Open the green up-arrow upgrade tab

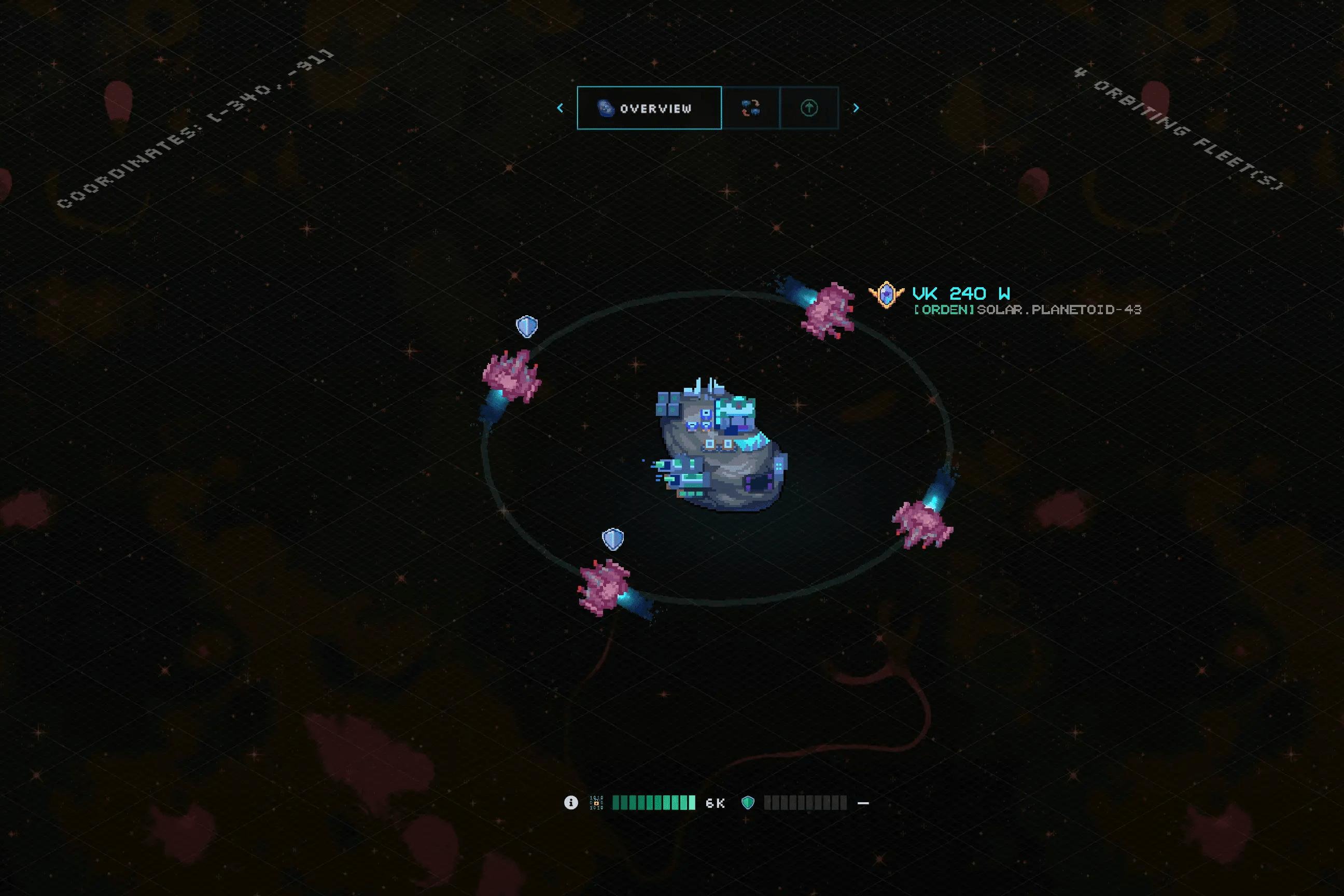coord(808,108)
